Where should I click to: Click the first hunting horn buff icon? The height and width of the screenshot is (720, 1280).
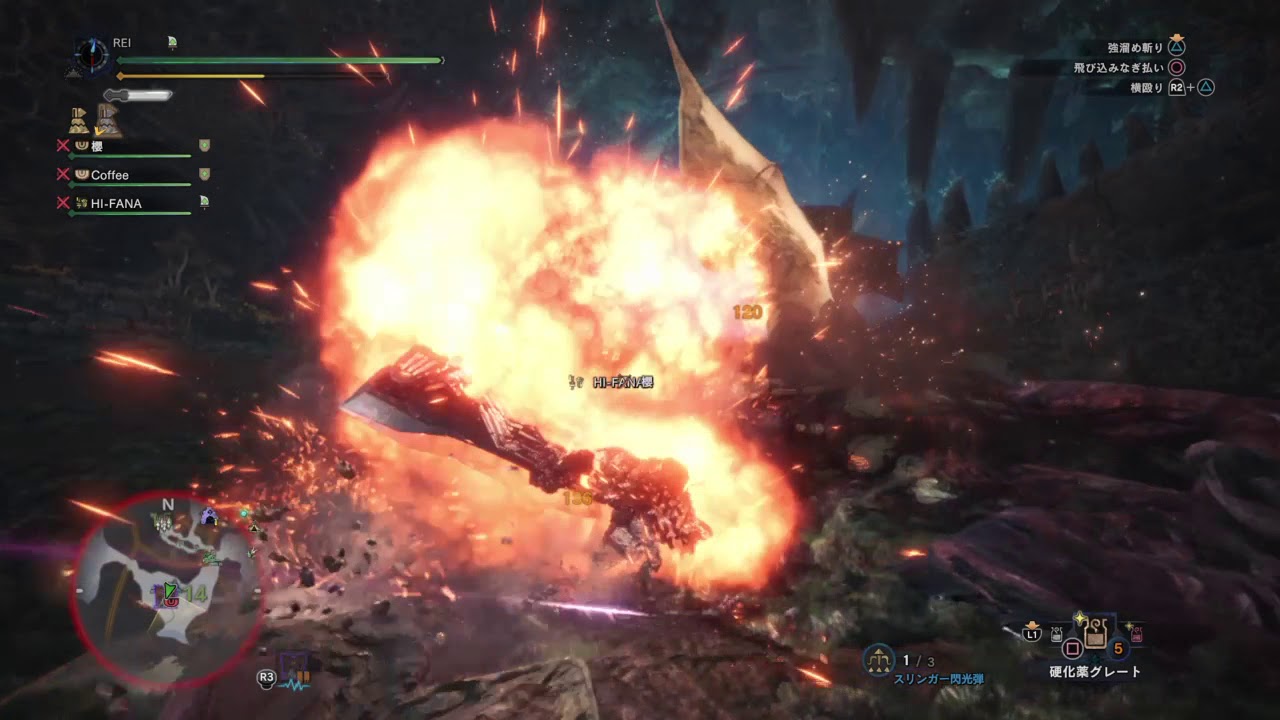[x=79, y=121]
